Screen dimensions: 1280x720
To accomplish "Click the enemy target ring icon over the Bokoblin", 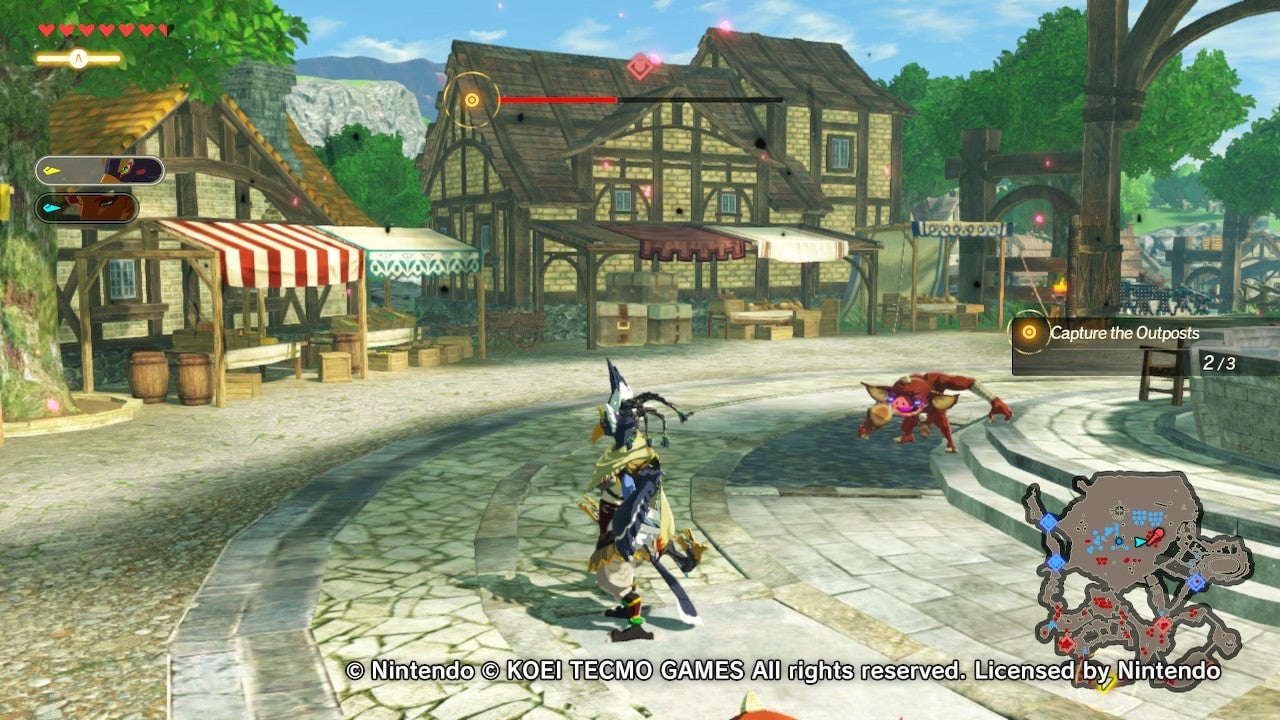I will coord(470,100).
